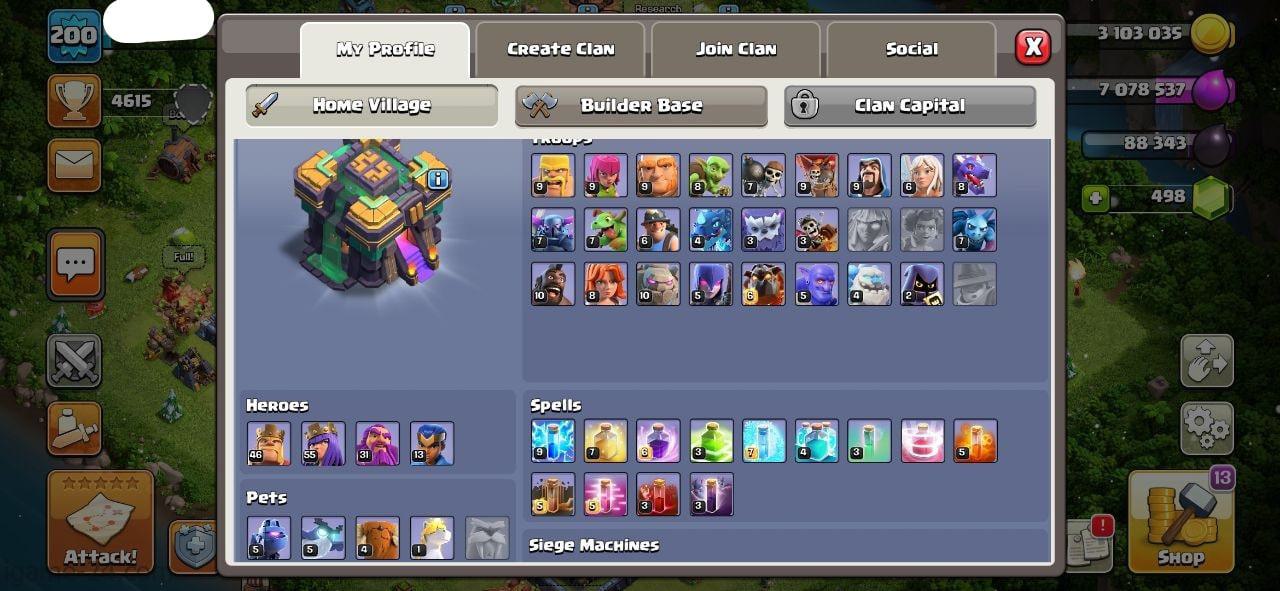
Task: Select the Home Village button
Action: coord(372,106)
